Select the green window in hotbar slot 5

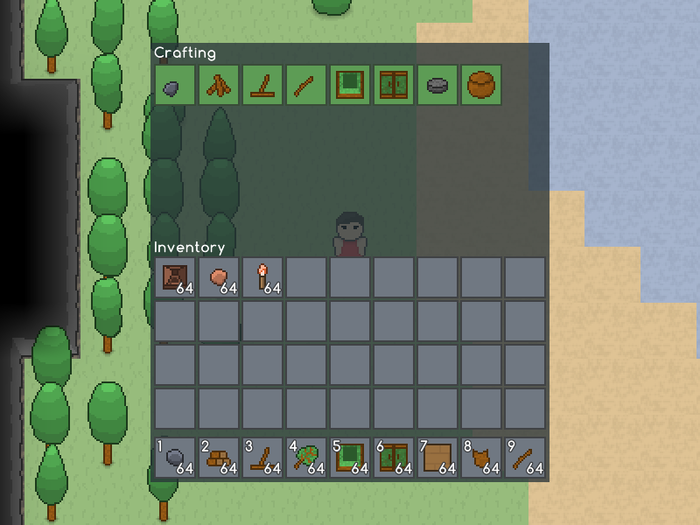tap(350, 458)
